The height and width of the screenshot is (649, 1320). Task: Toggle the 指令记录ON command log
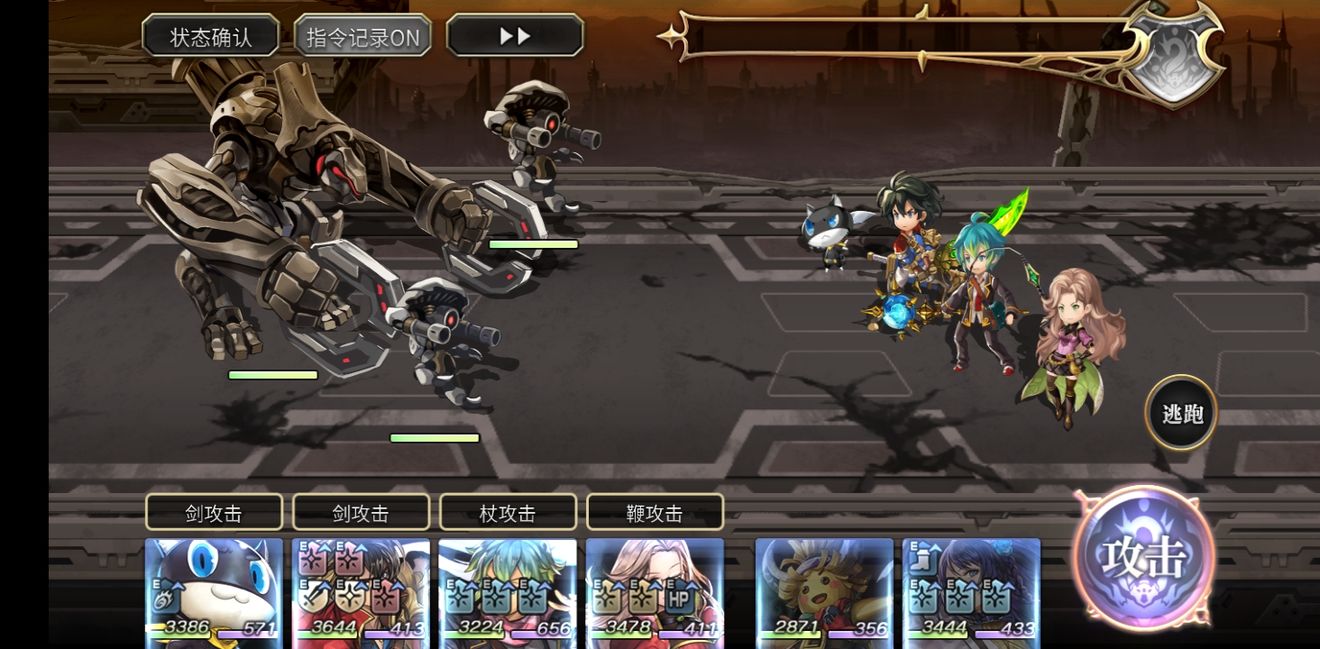363,36
